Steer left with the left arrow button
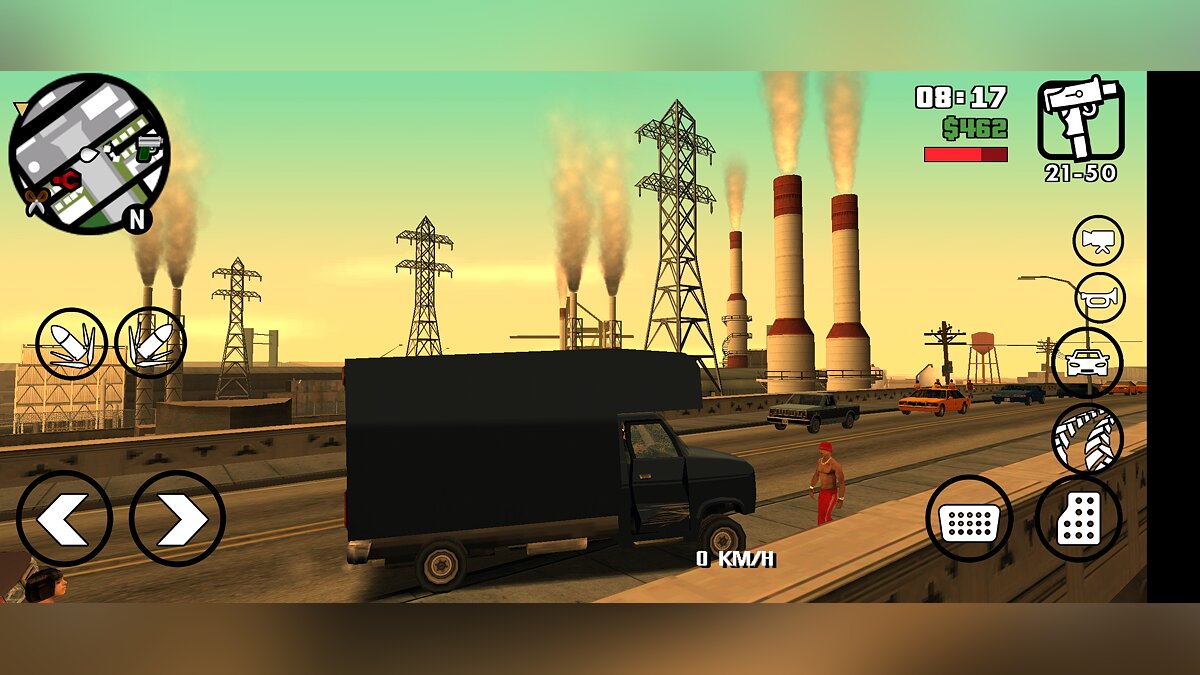The image size is (1200, 675). coord(64,518)
